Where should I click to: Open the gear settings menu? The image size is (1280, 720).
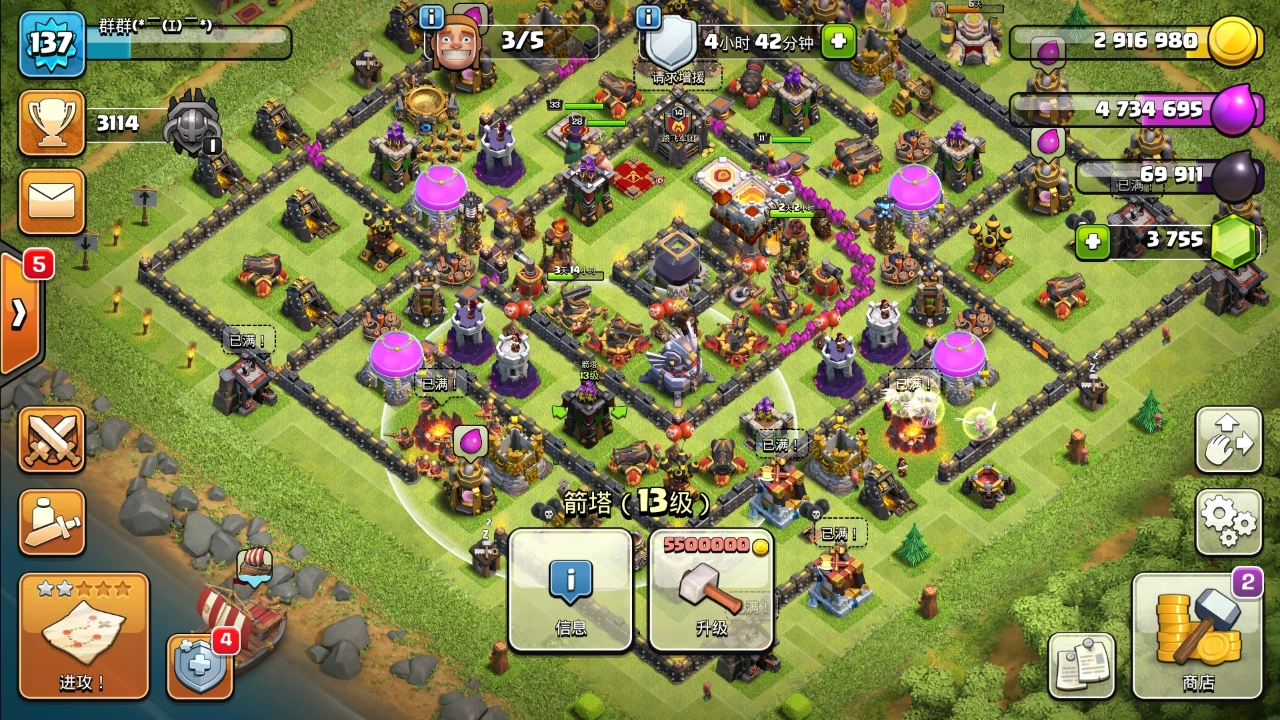click(x=1228, y=521)
